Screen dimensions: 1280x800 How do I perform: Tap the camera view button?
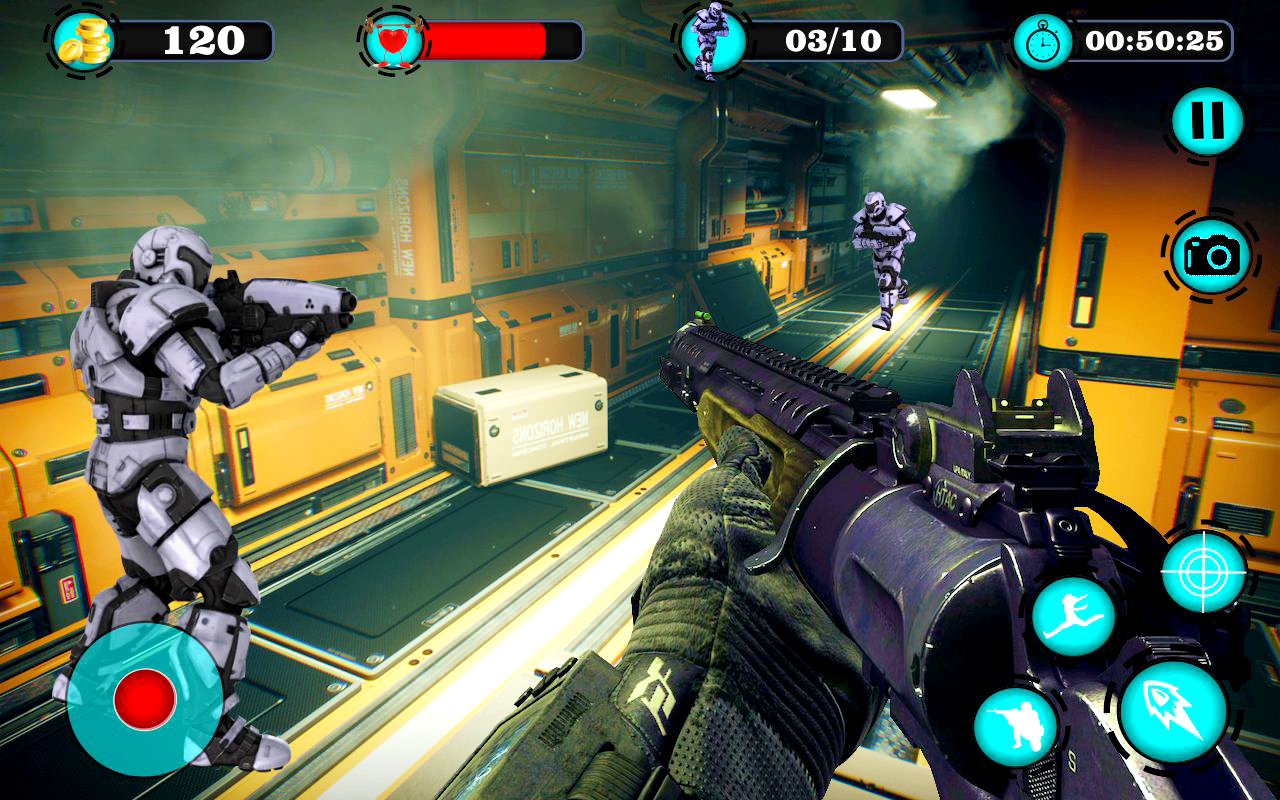[x=1211, y=256]
